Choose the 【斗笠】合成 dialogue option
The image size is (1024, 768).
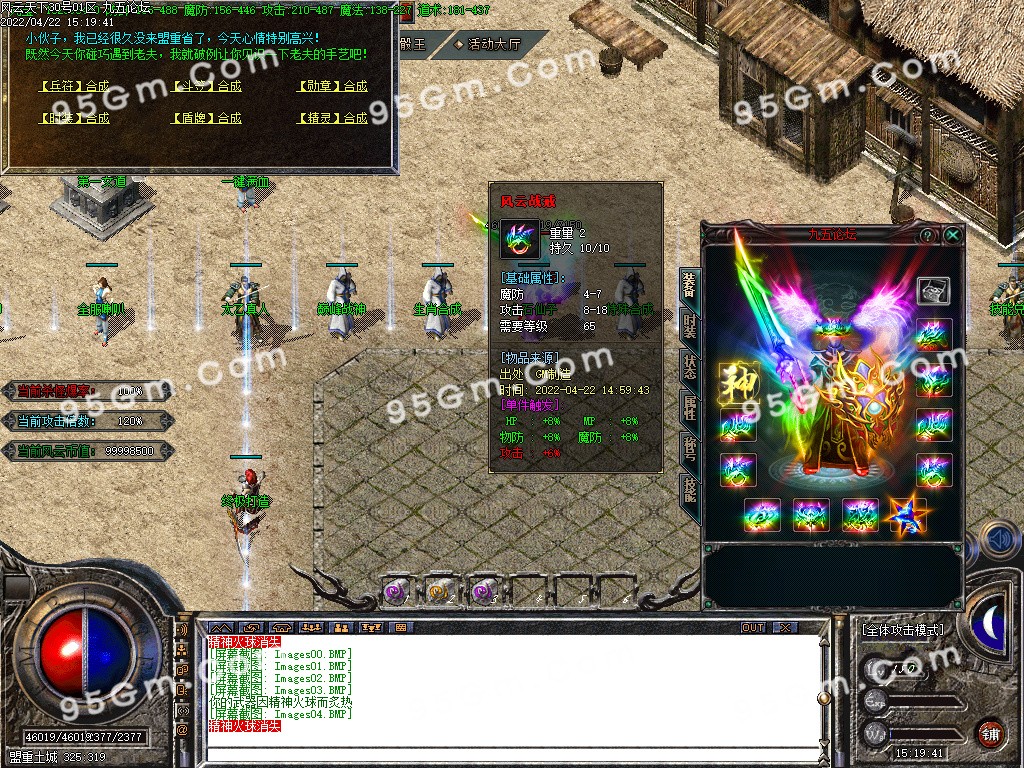[x=207, y=87]
